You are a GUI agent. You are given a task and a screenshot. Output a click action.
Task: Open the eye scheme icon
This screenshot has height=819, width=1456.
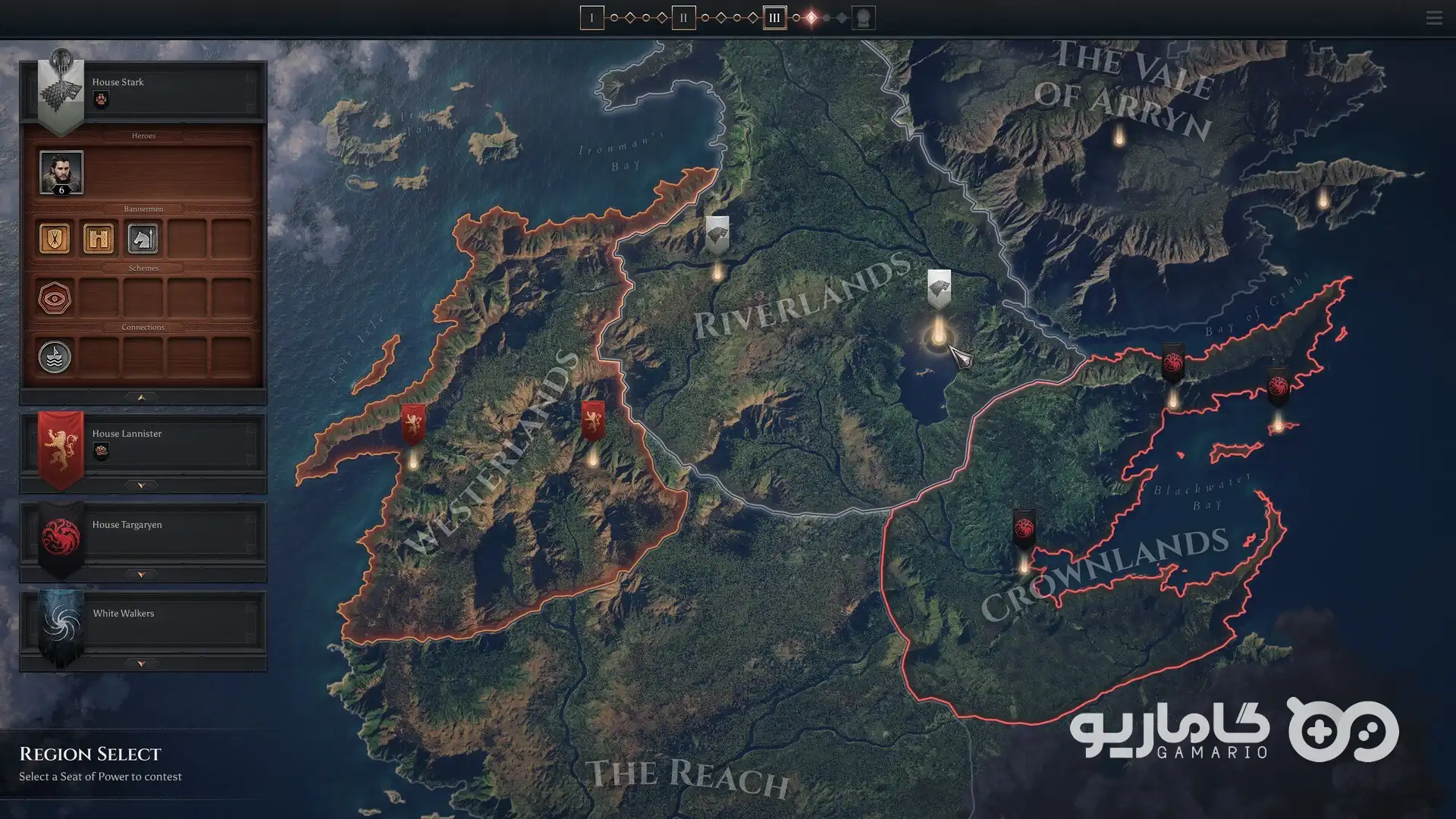[x=55, y=298]
